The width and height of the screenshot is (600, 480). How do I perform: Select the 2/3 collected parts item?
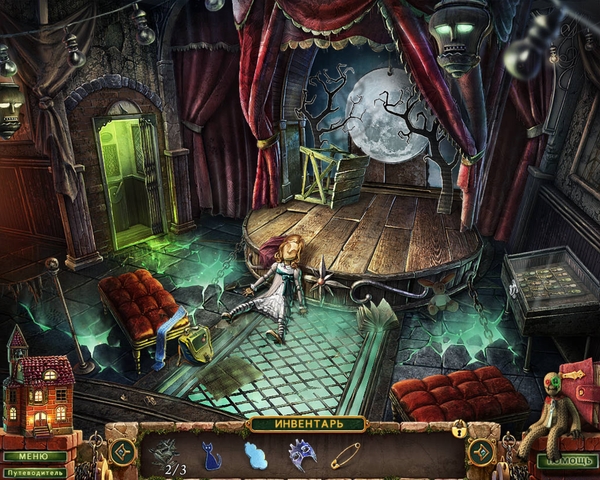coord(165,454)
